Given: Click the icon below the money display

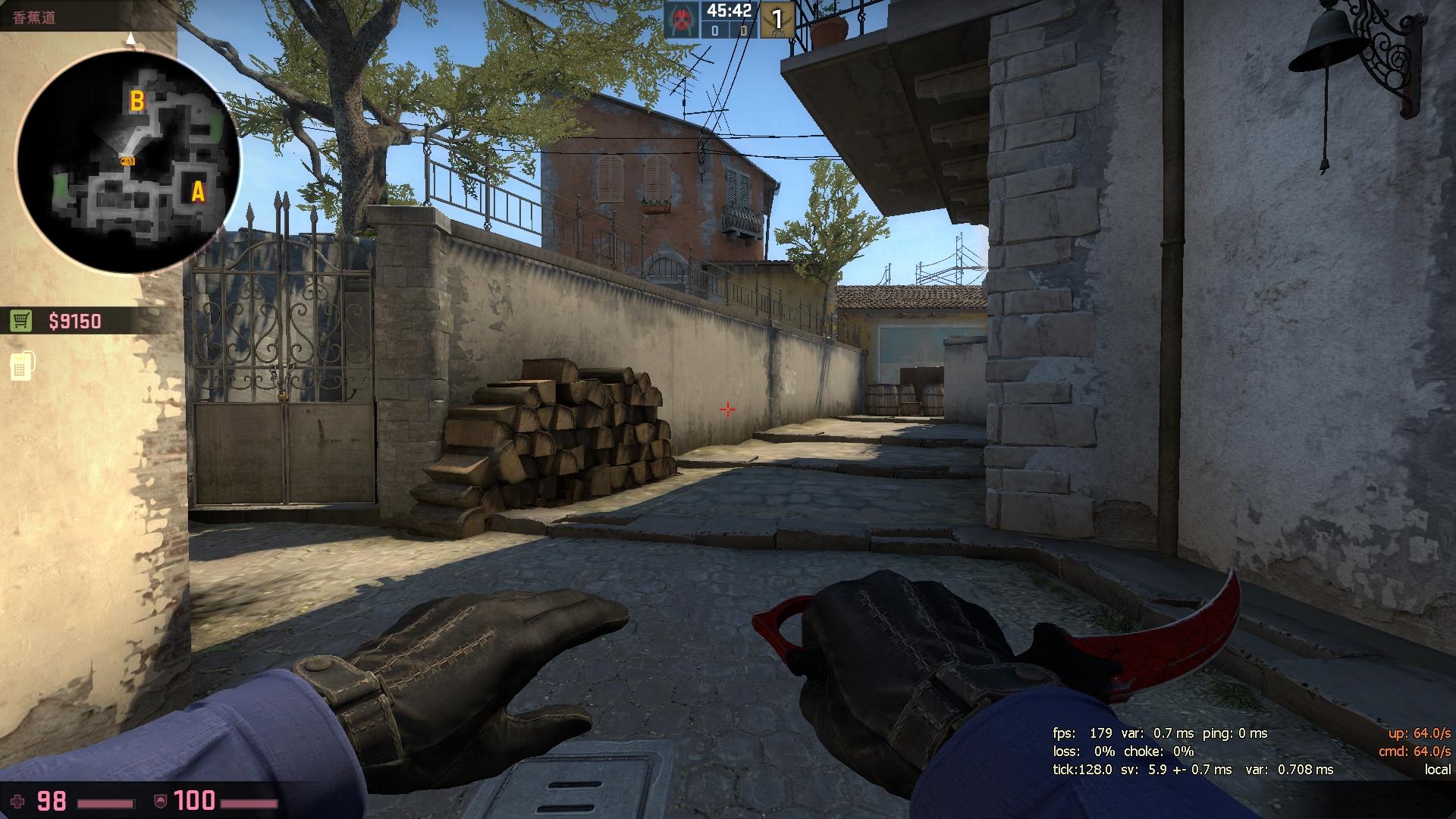Looking at the screenshot, I should point(21,366).
